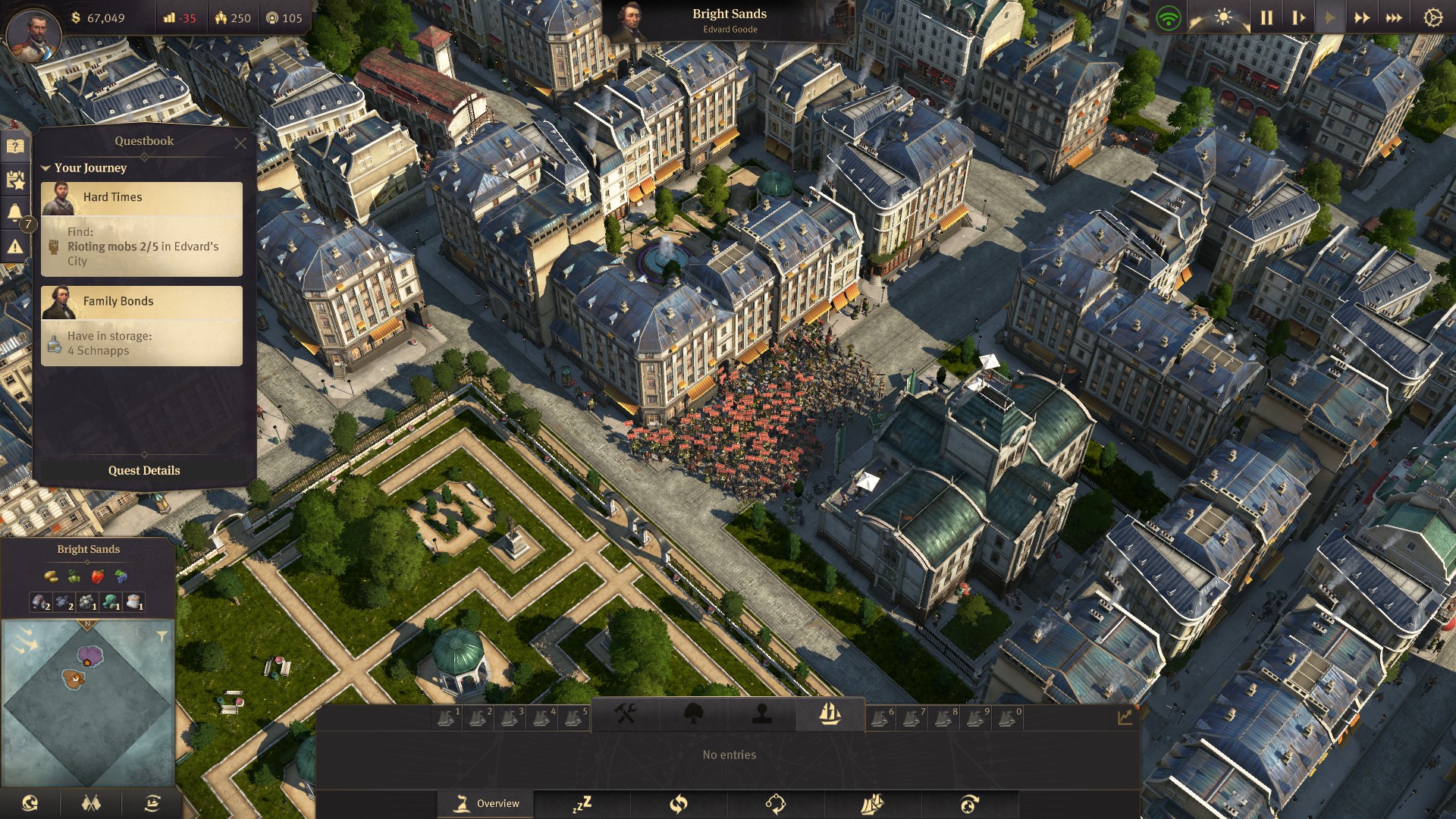1456x819 pixels.
Task: Open the construction hammer-and-wrench menu
Action: click(x=625, y=714)
